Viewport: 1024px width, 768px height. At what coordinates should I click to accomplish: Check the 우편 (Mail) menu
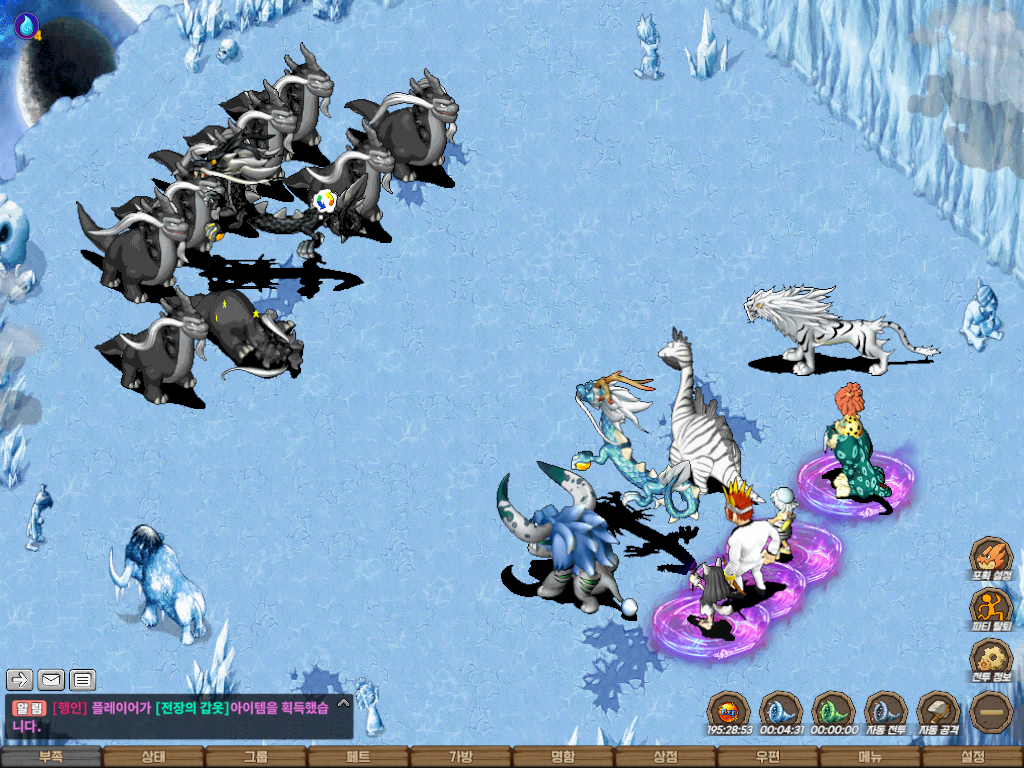[767, 758]
